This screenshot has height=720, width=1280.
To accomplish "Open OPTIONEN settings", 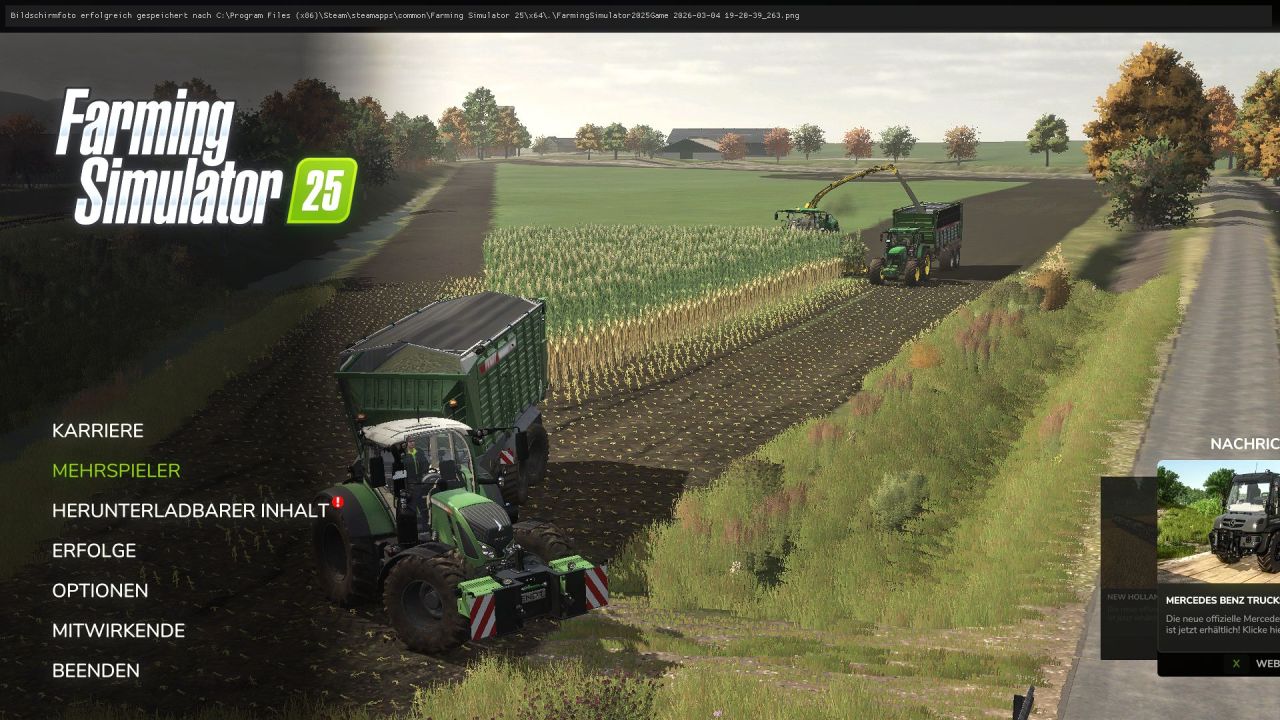I will 100,590.
